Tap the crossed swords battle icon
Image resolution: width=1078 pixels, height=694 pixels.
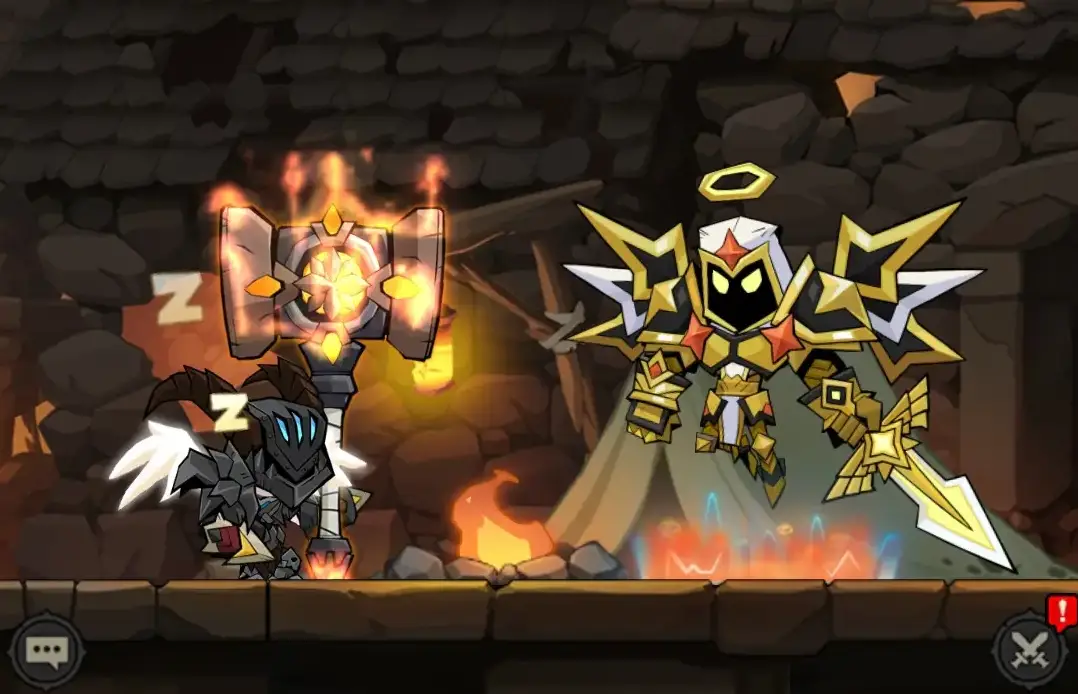pyautogui.click(x=1031, y=650)
